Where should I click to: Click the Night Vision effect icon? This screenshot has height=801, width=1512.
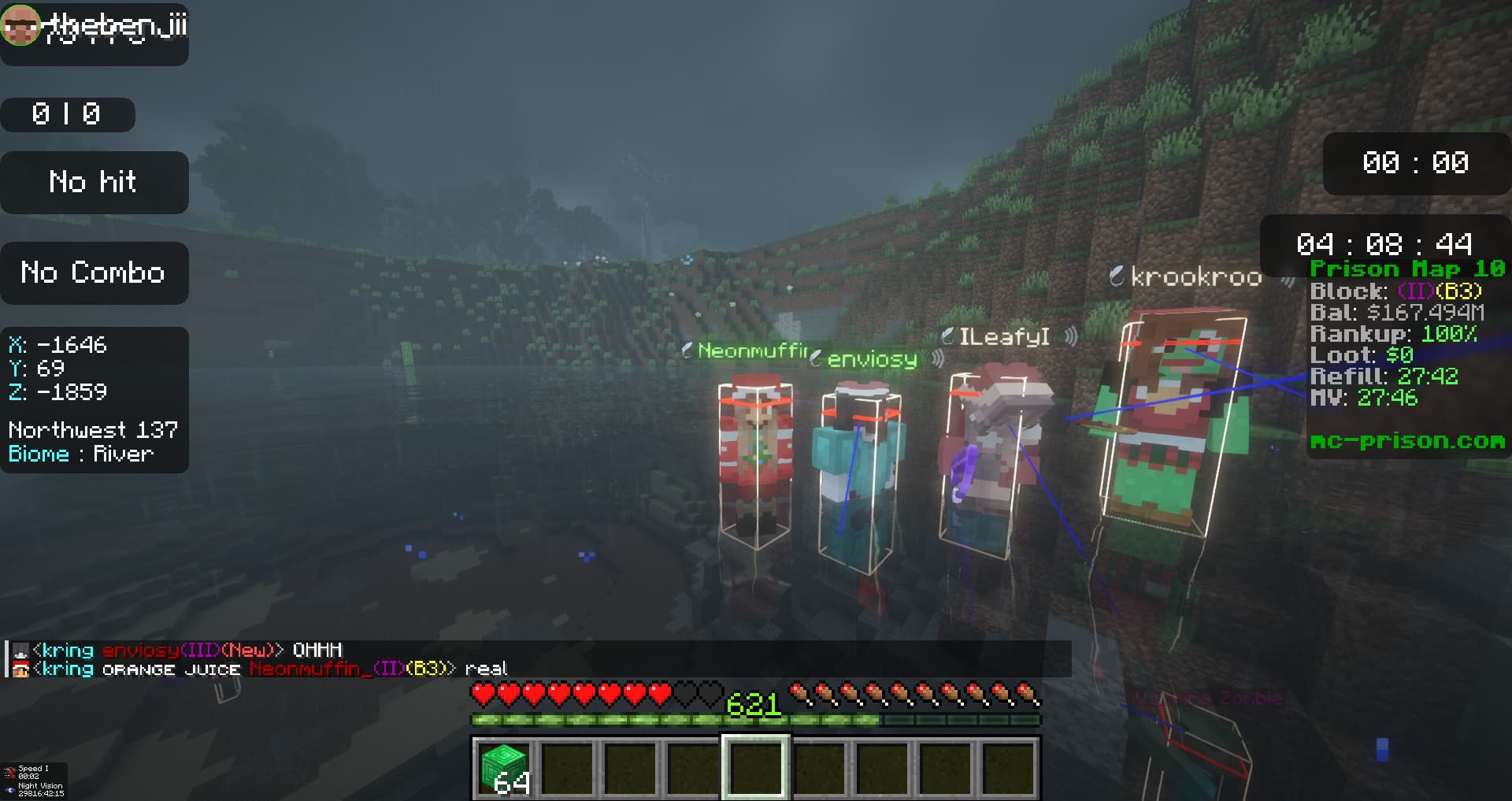coord(9,789)
